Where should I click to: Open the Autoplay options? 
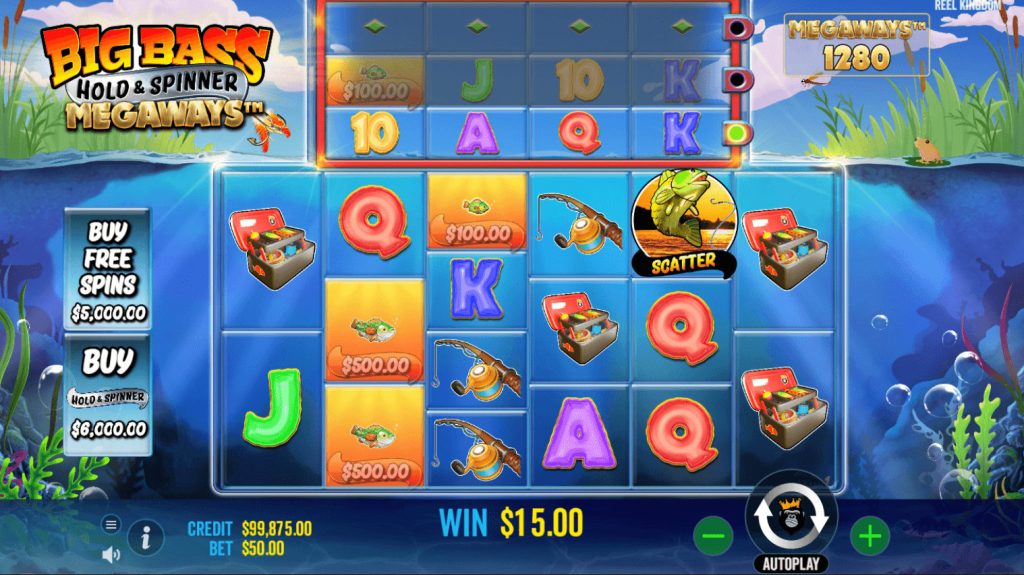point(790,563)
